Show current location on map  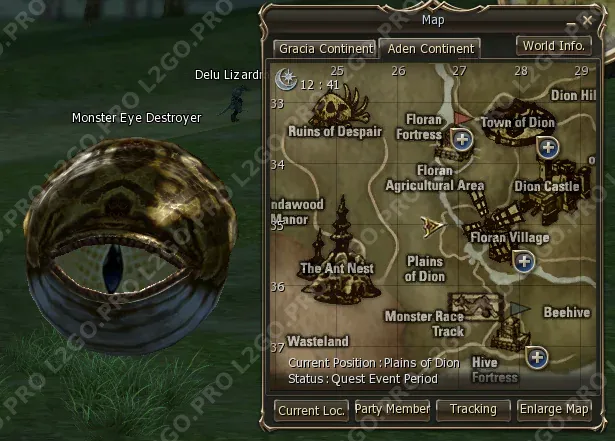click(x=311, y=410)
